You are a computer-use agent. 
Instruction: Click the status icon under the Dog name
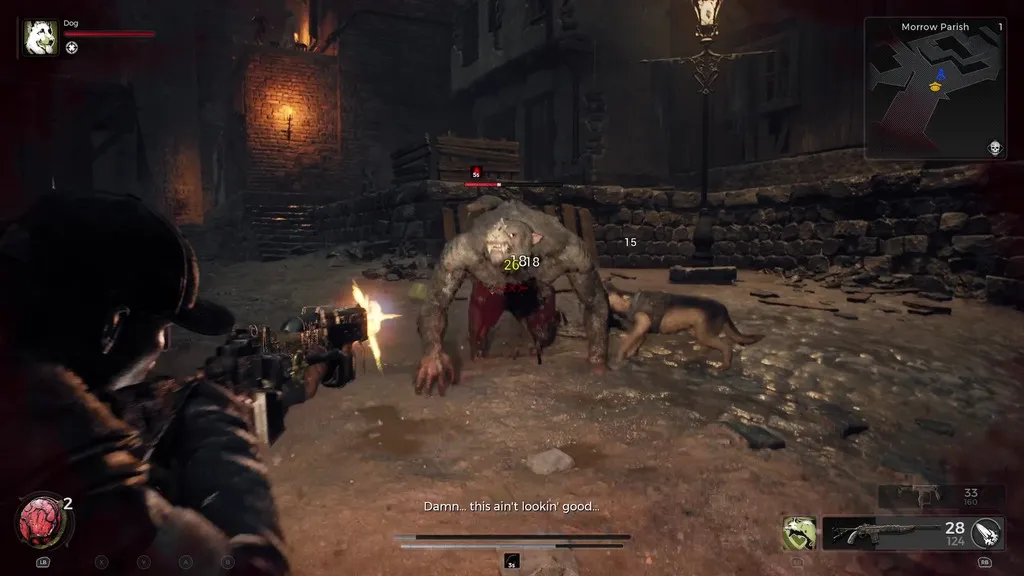pos(72,47)
